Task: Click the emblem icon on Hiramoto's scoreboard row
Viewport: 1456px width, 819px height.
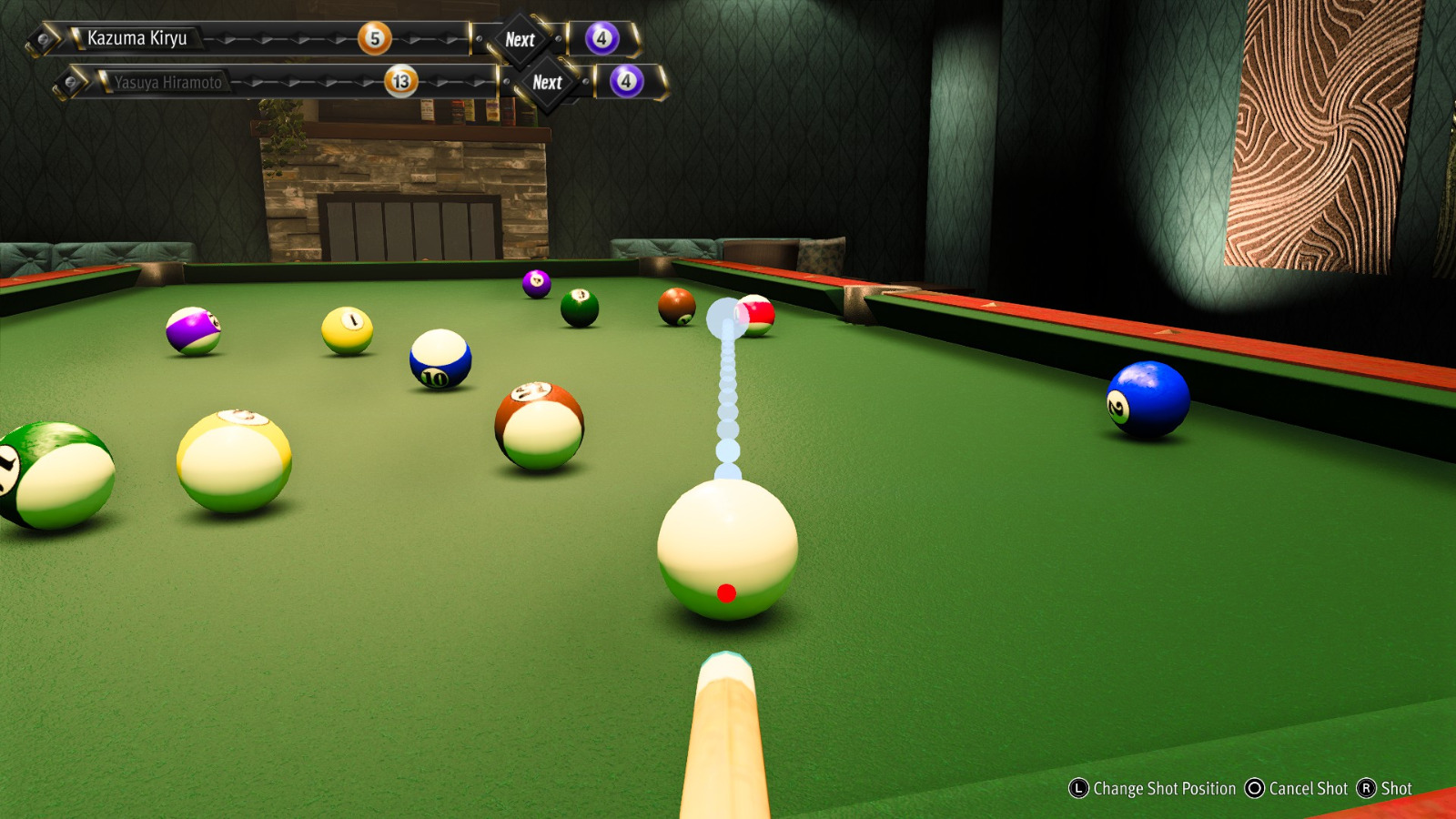Action: click(x=72, y=81)
